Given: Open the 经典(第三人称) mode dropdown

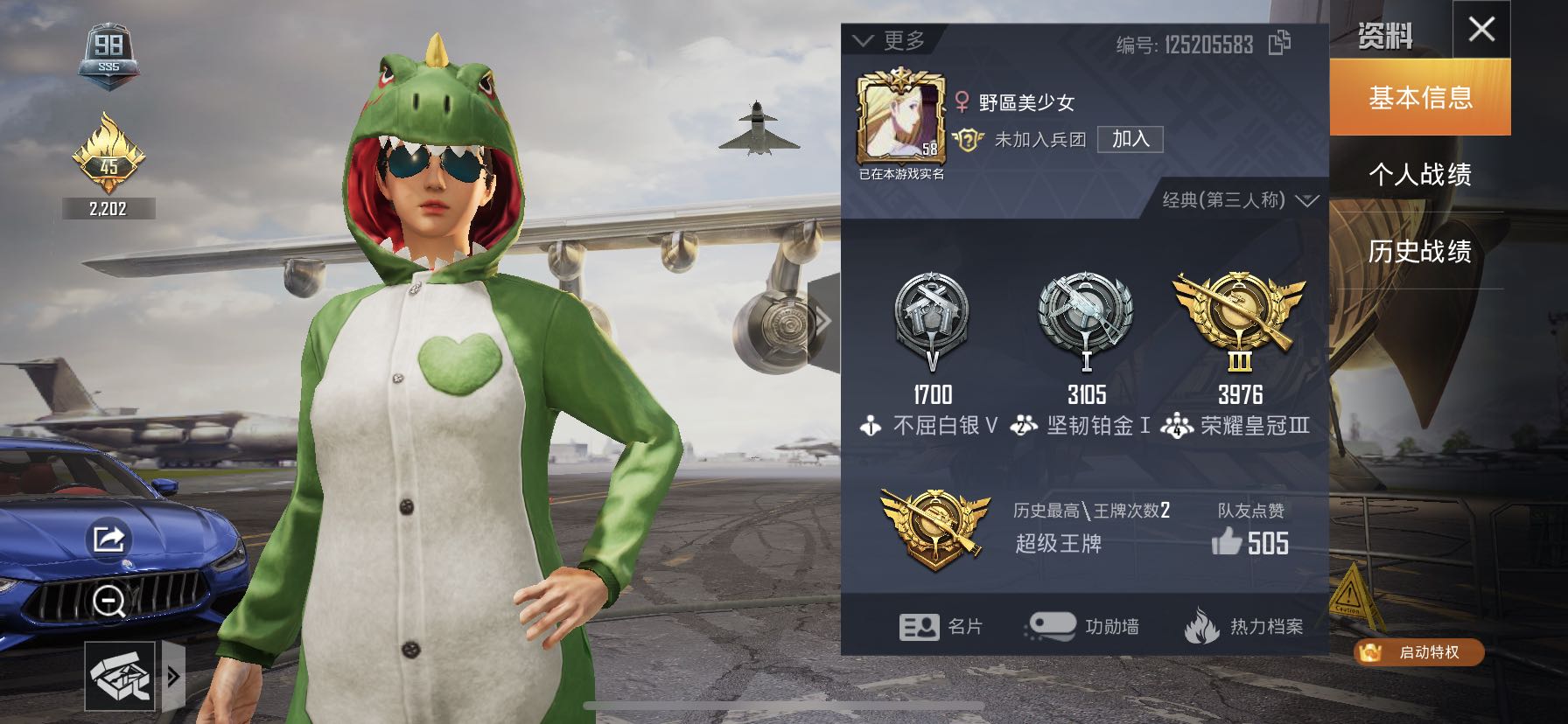Looking at the screenshot, I should click(x=1239, y=200).
